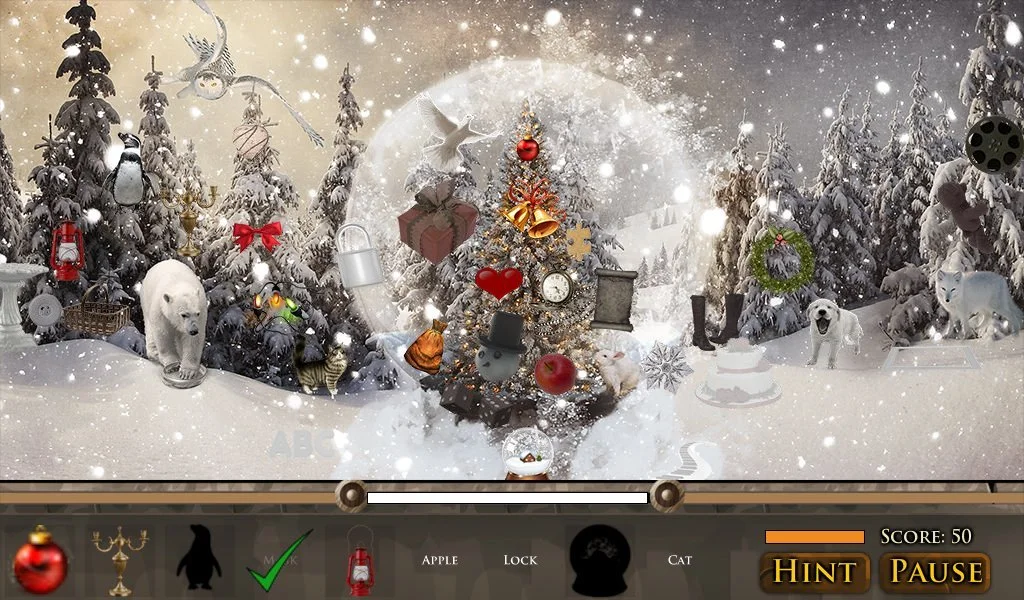Click the green checkmark found-item slot
Screen dimensions: 1024x600
pos(279,561)
